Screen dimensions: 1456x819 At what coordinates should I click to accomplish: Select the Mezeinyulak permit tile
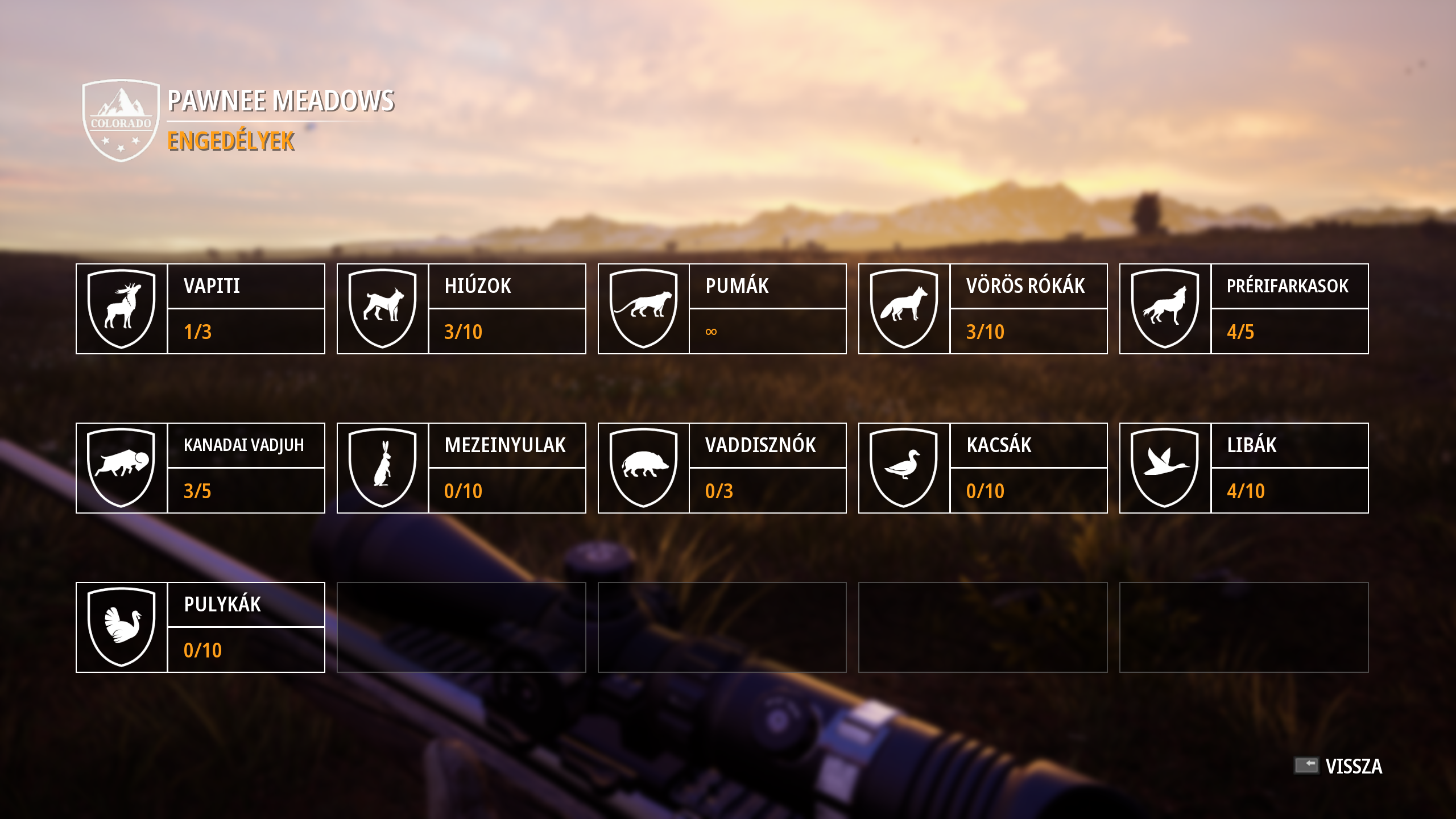[461, 468]
